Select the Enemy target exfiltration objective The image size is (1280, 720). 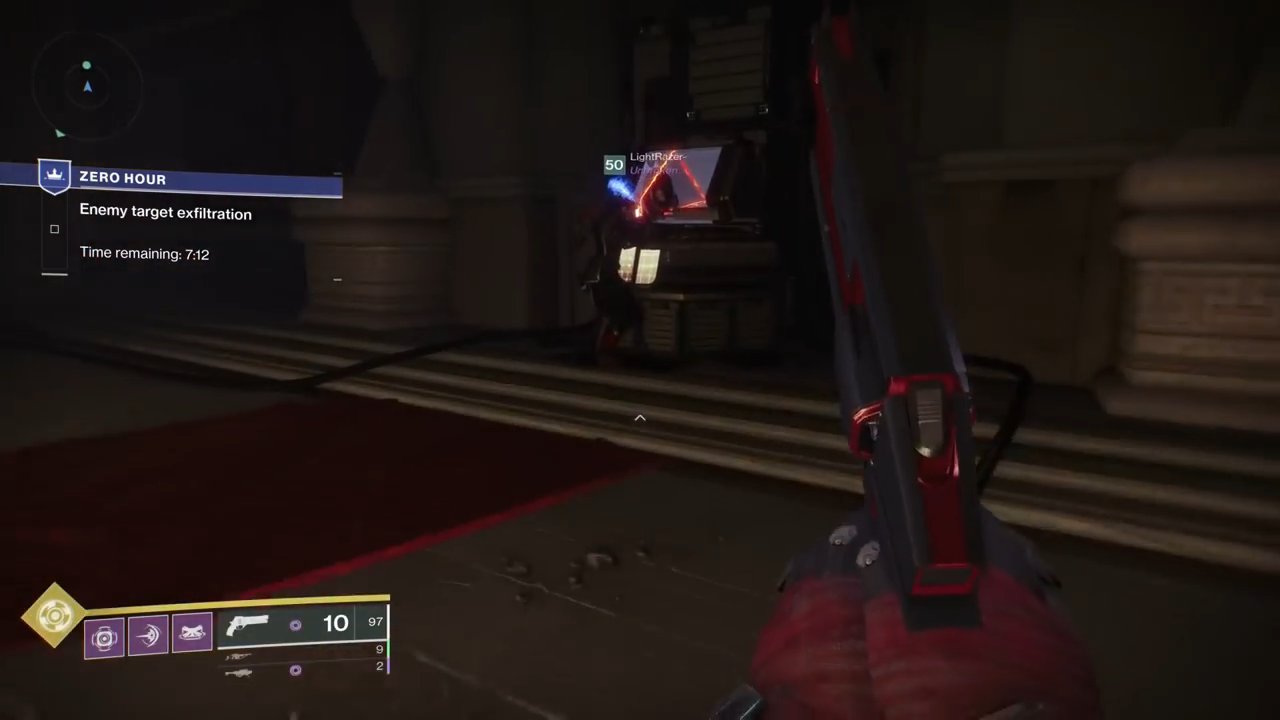pos(165,213)
